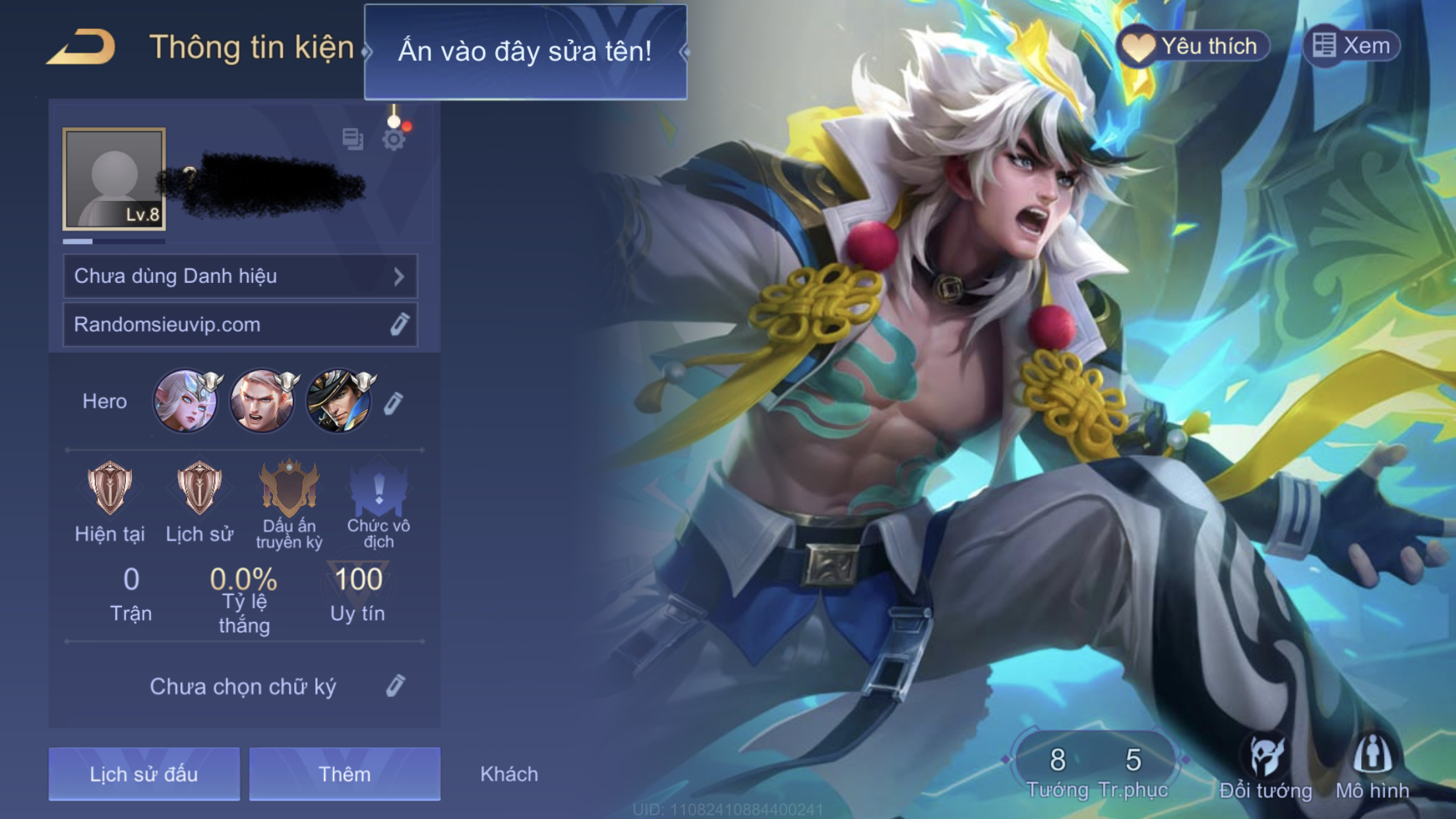The height and width of the screenshot is (819, 1456).
Task: Select the Hiện tại rank badge
Action: click(109, 489)
